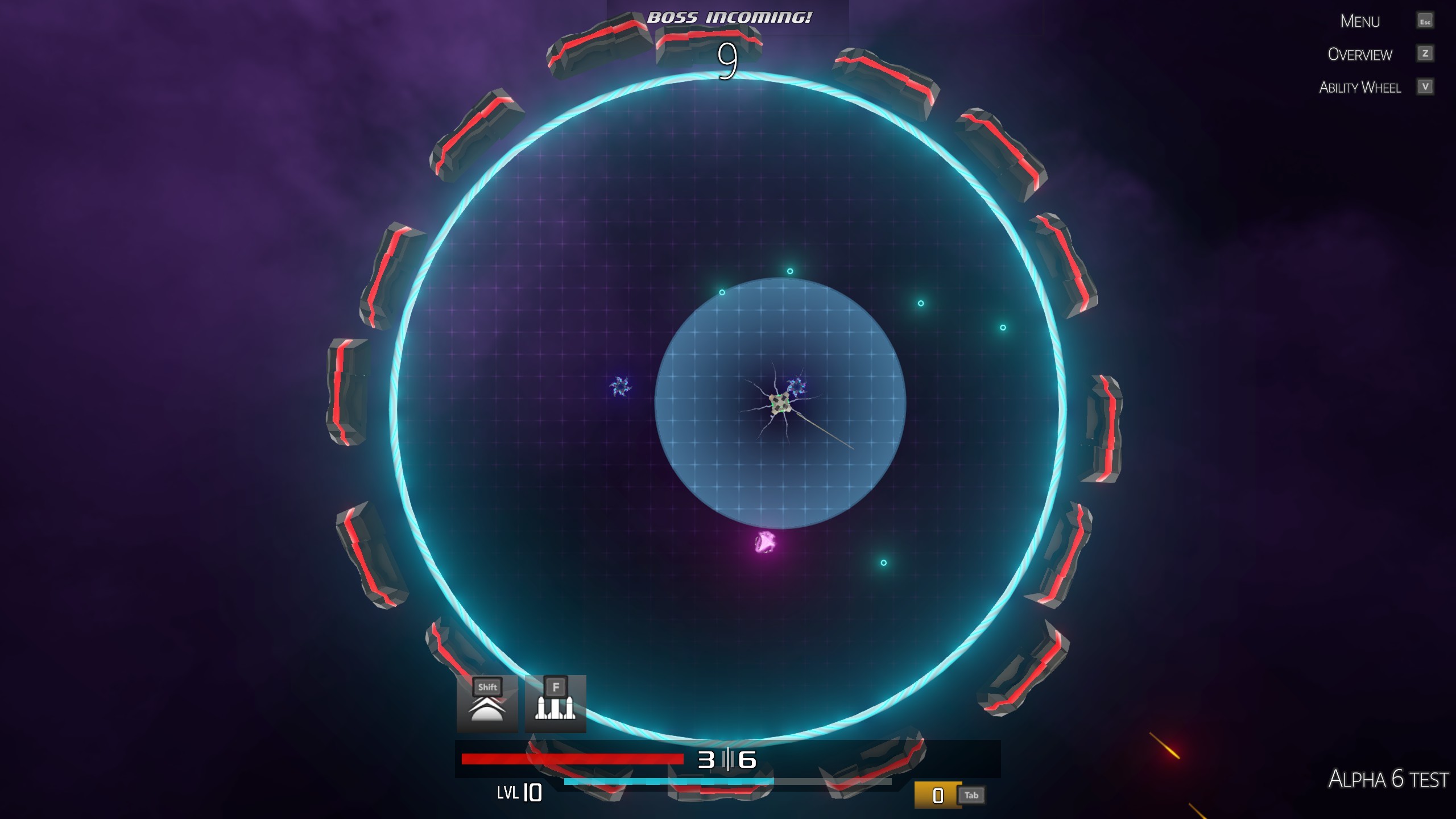Toggle the Ability Wheel overlay
Screen dimensions: 1456x819
tap(1360, 87)
